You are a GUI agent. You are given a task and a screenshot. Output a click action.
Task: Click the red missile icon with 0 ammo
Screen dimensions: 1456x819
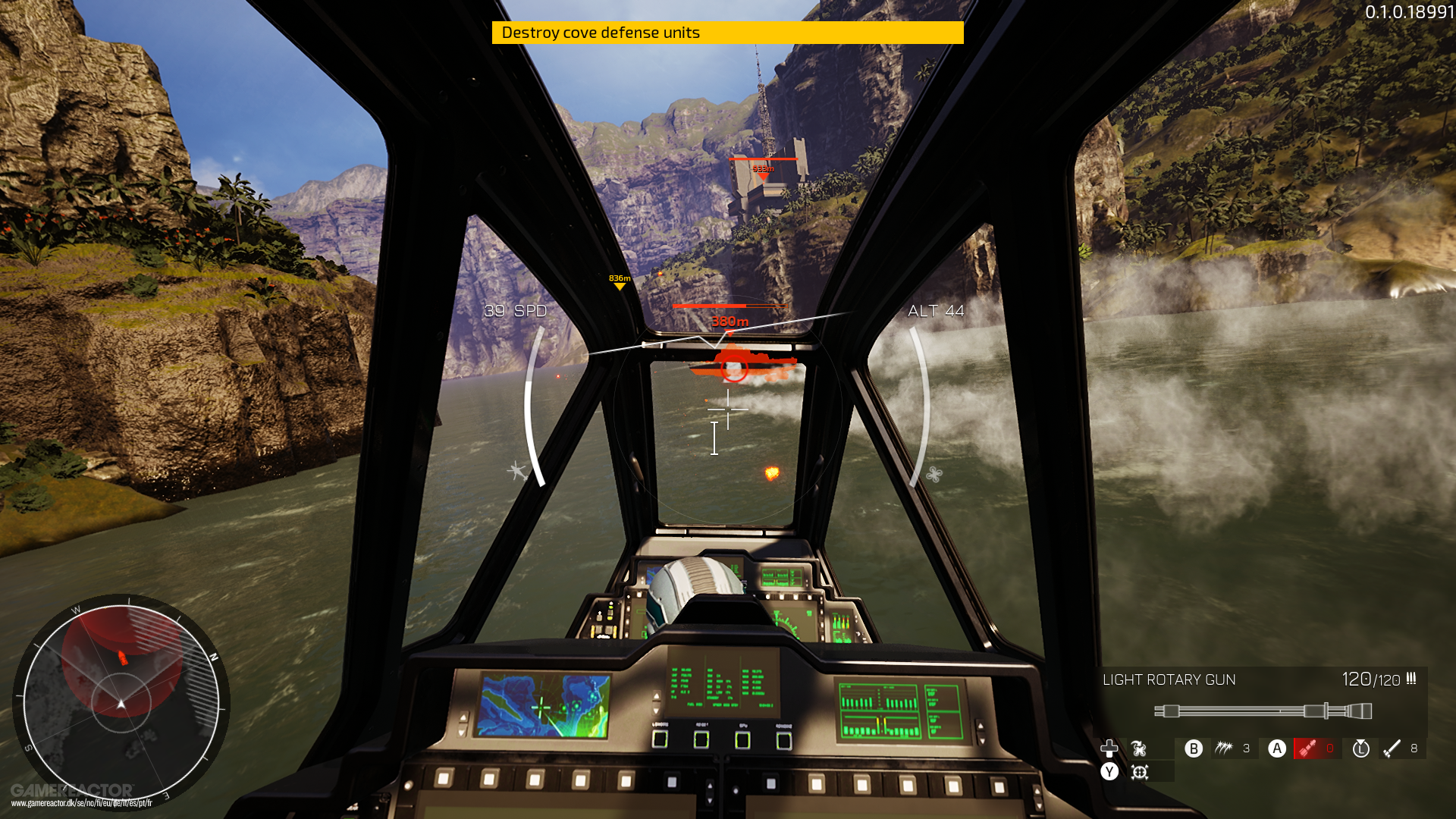1308,749
